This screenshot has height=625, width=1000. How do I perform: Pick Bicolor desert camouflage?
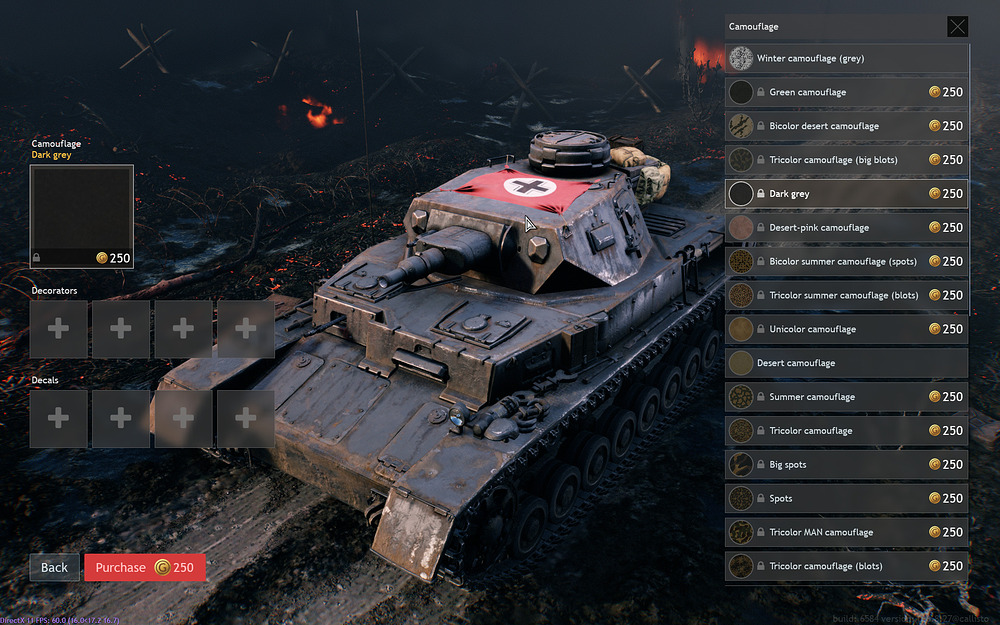click(847, 126)
